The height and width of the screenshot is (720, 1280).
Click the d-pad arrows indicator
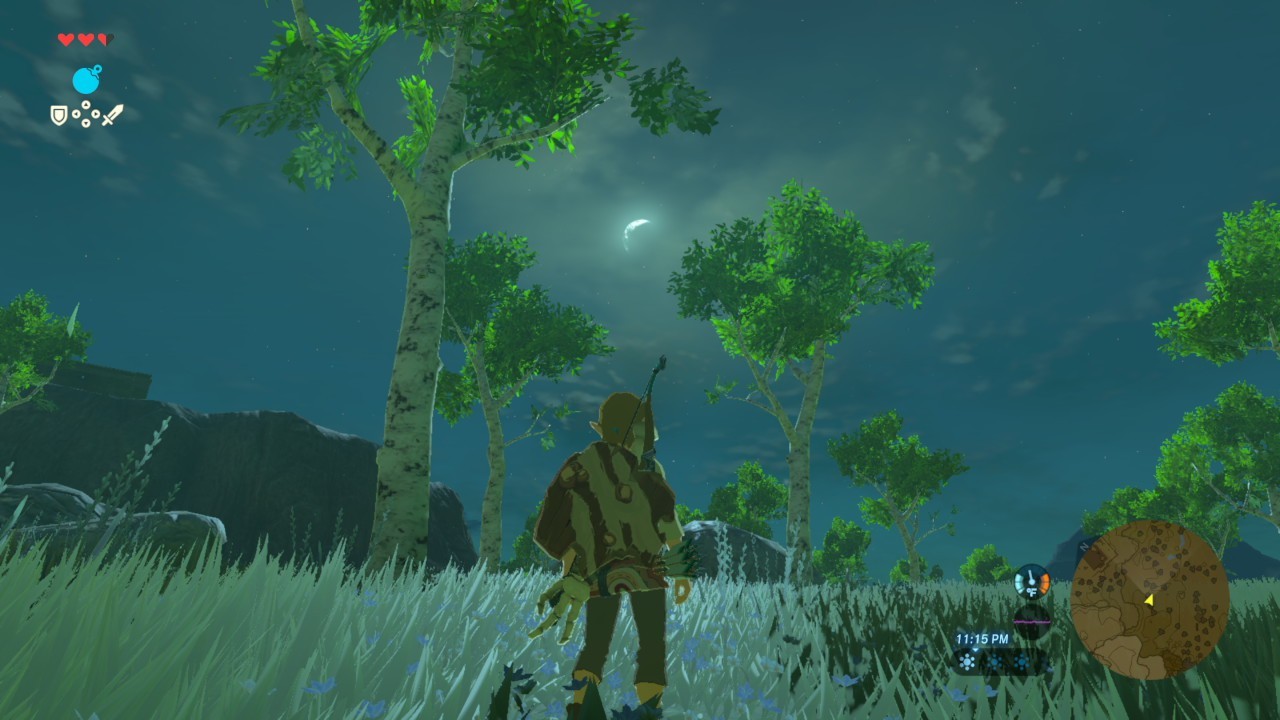pos(86,115)
